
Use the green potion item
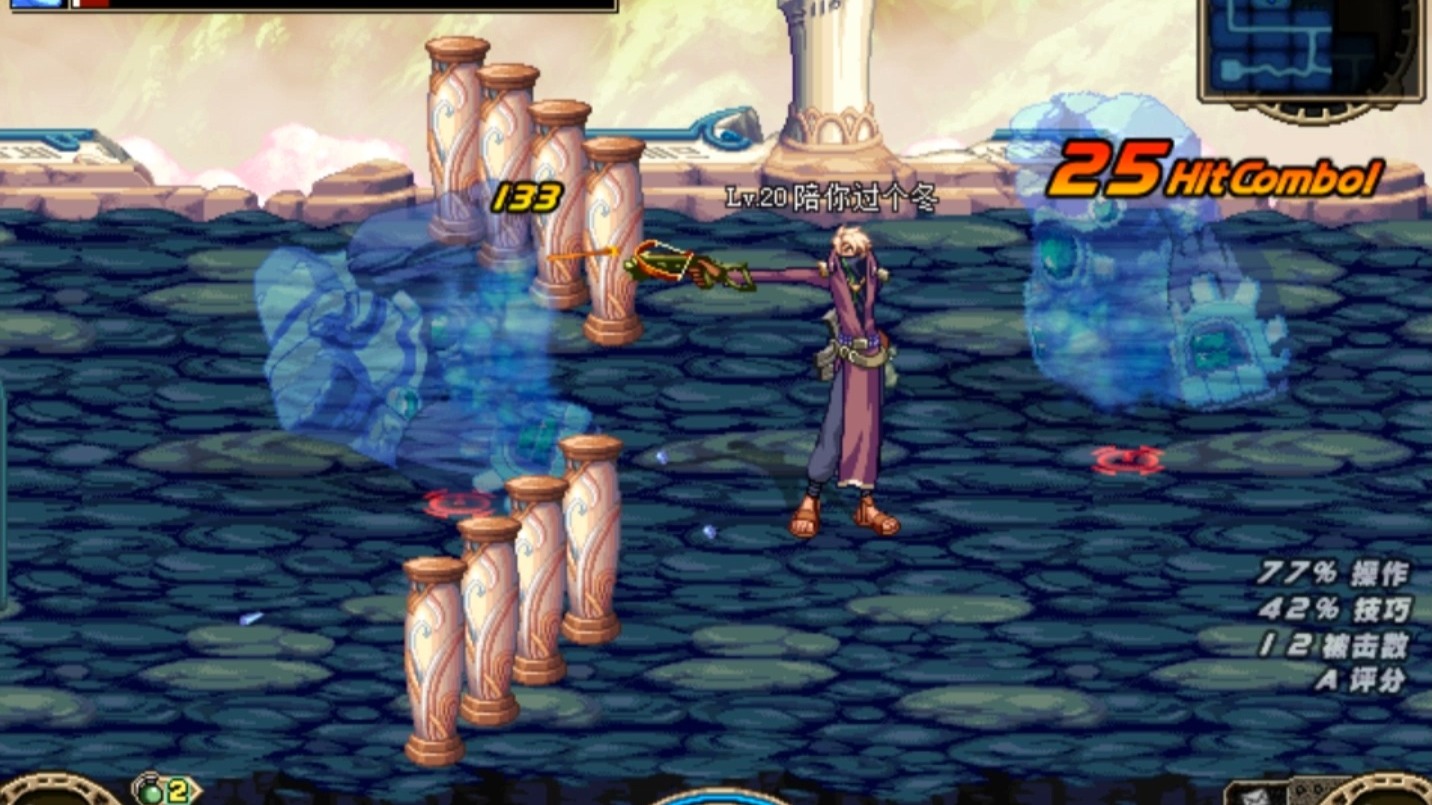(x=151, y=790)
